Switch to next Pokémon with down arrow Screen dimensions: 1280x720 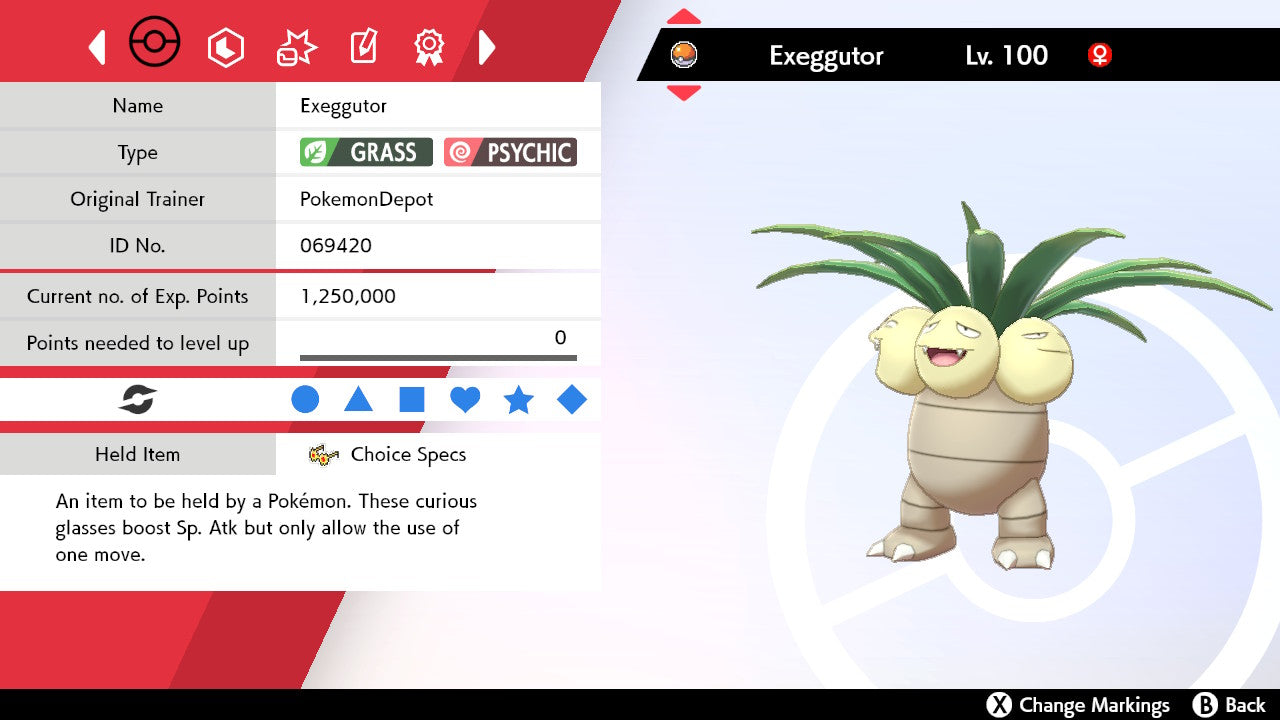(x=684, y=93)
